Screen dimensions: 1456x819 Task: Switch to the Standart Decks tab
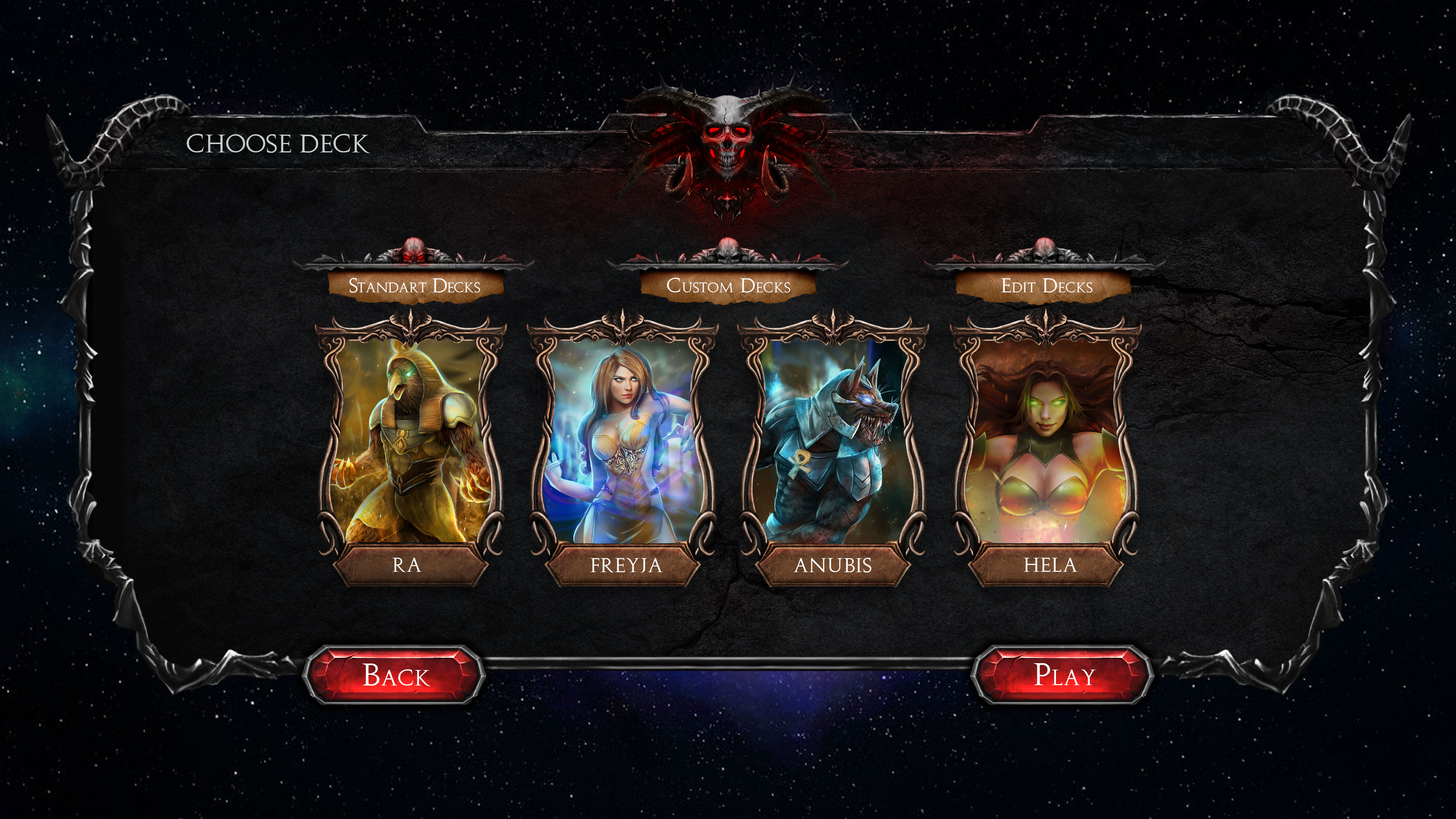click(x=415, y=286)
